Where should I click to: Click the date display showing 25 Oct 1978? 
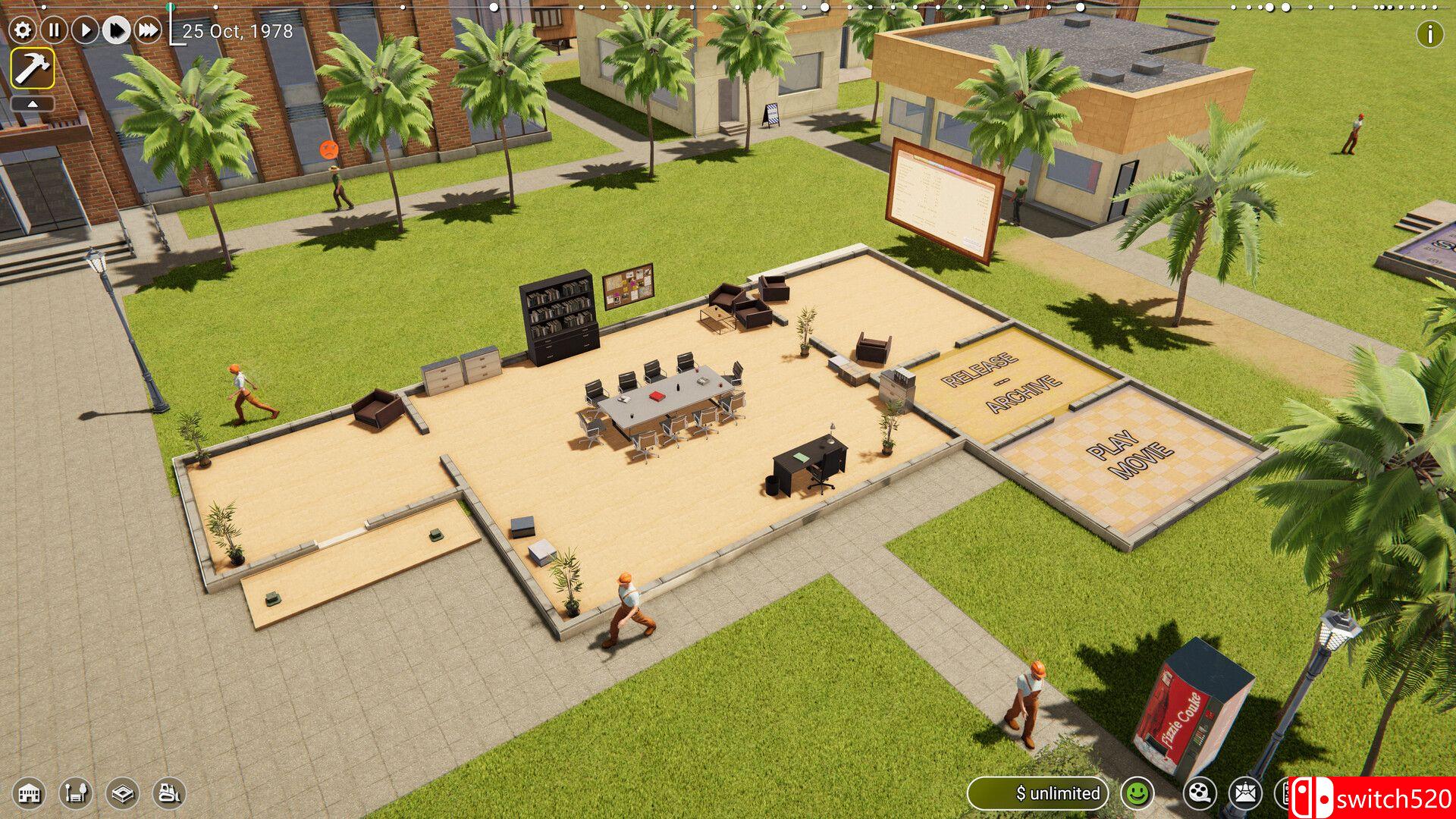pyautogui.click(x=237, y=32)
